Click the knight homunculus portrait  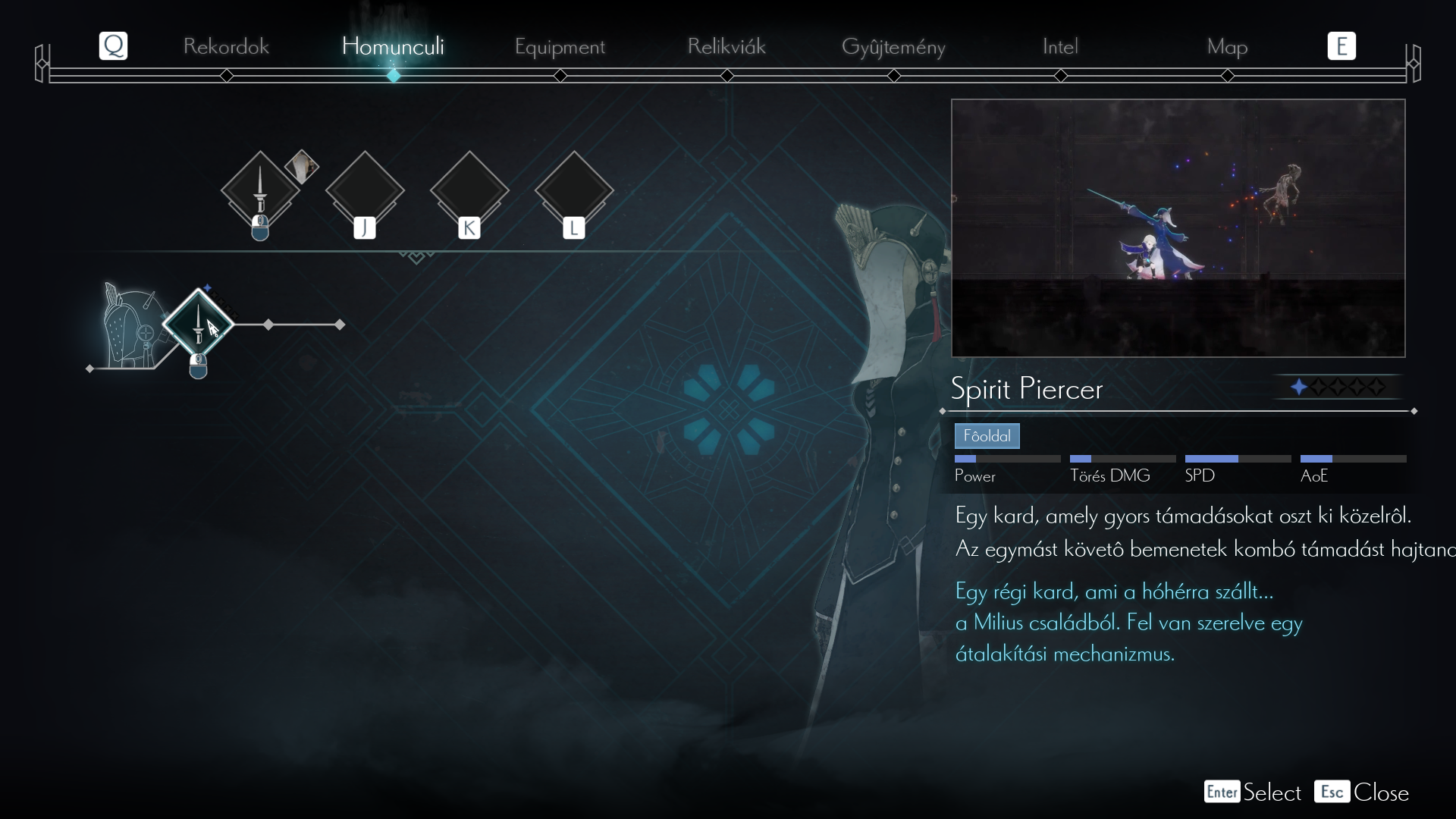[130, 328]
